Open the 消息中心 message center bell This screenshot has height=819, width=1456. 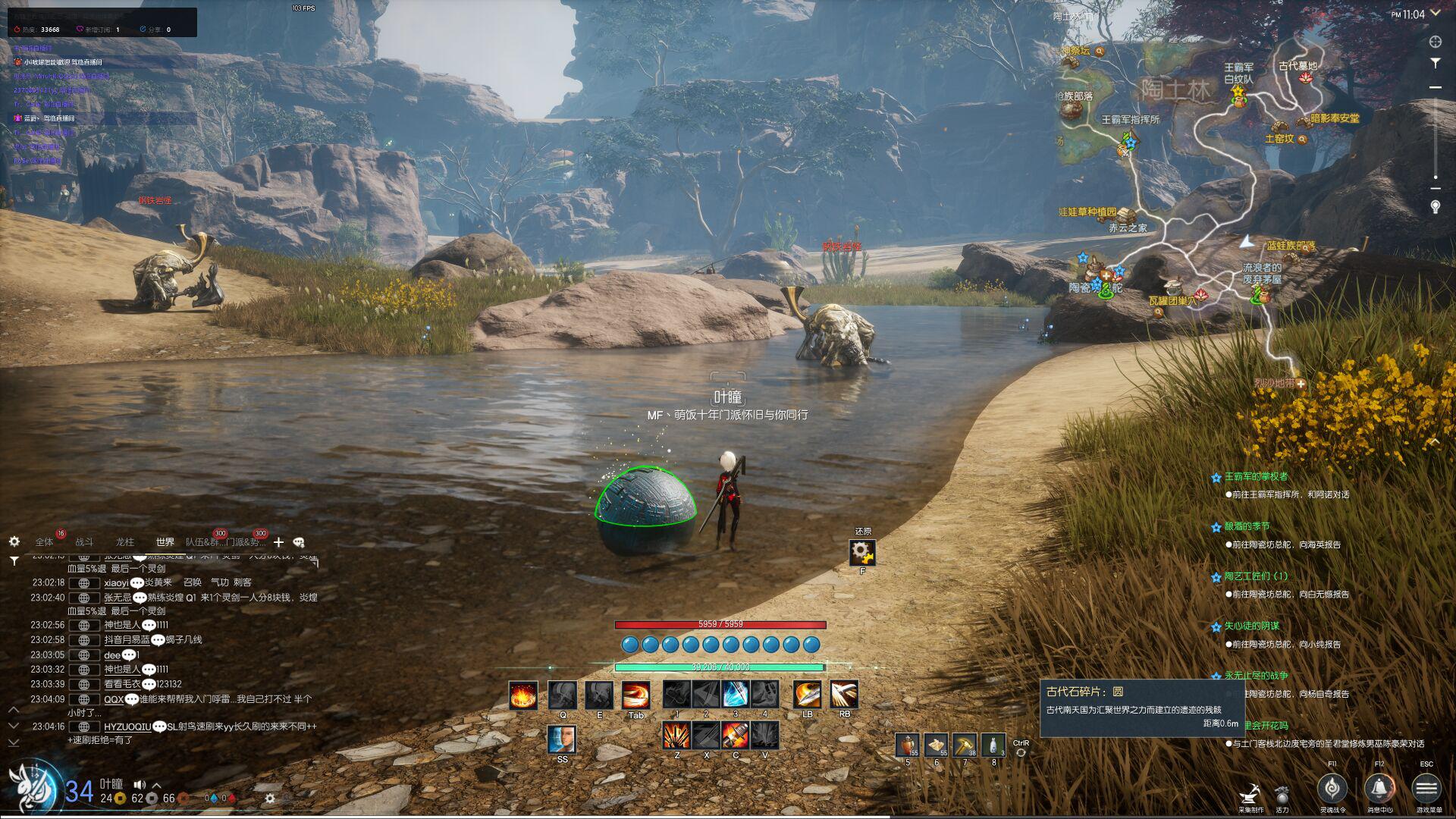(x=1379, y=789)
